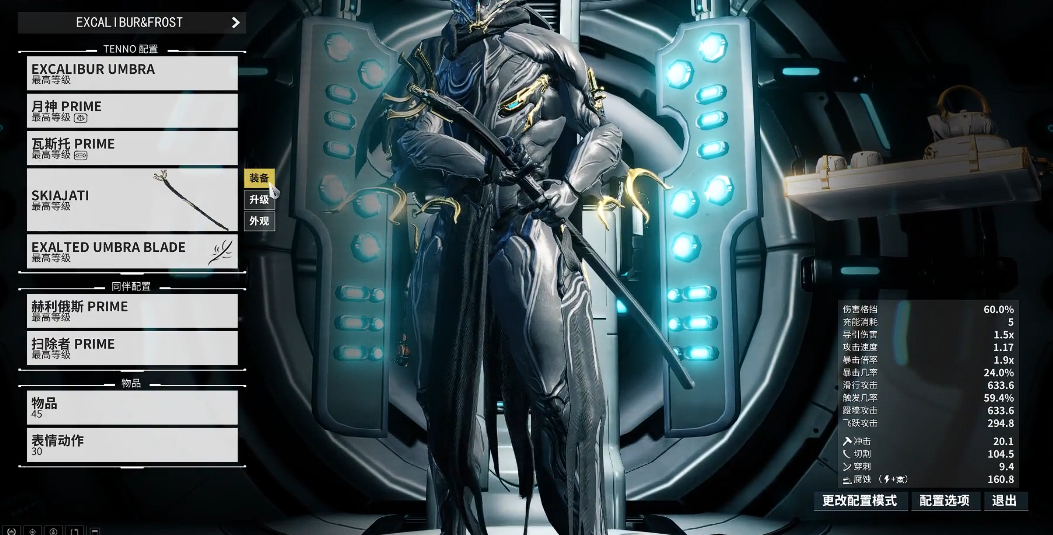Image resolution: width=1053 pixels, height=535 pixels.
Task: Open the EXCALIBUR&FROST loadout selector
Action: pos(132,22)
